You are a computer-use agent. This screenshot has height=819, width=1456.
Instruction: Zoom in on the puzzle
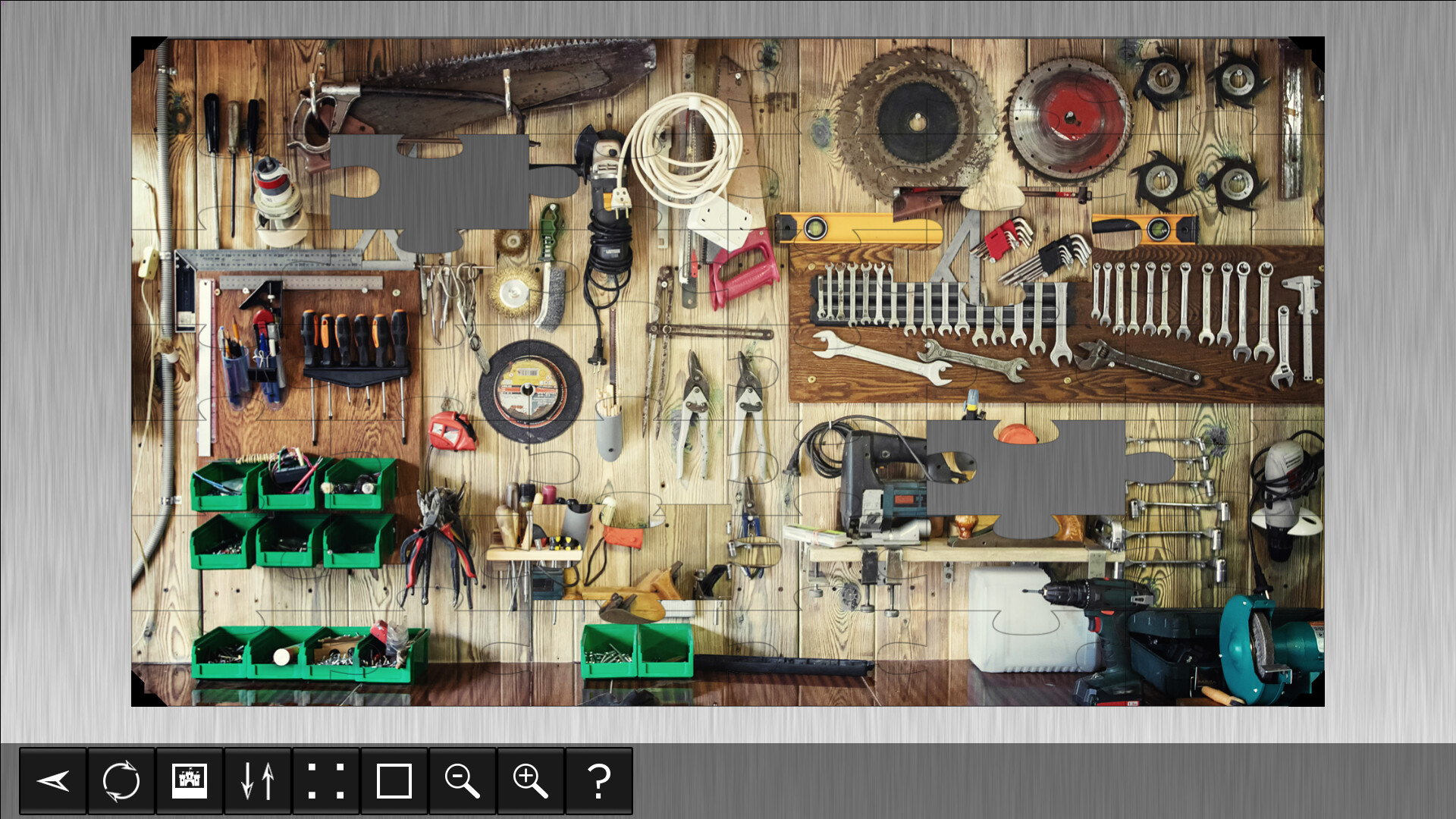click(531, 781)
